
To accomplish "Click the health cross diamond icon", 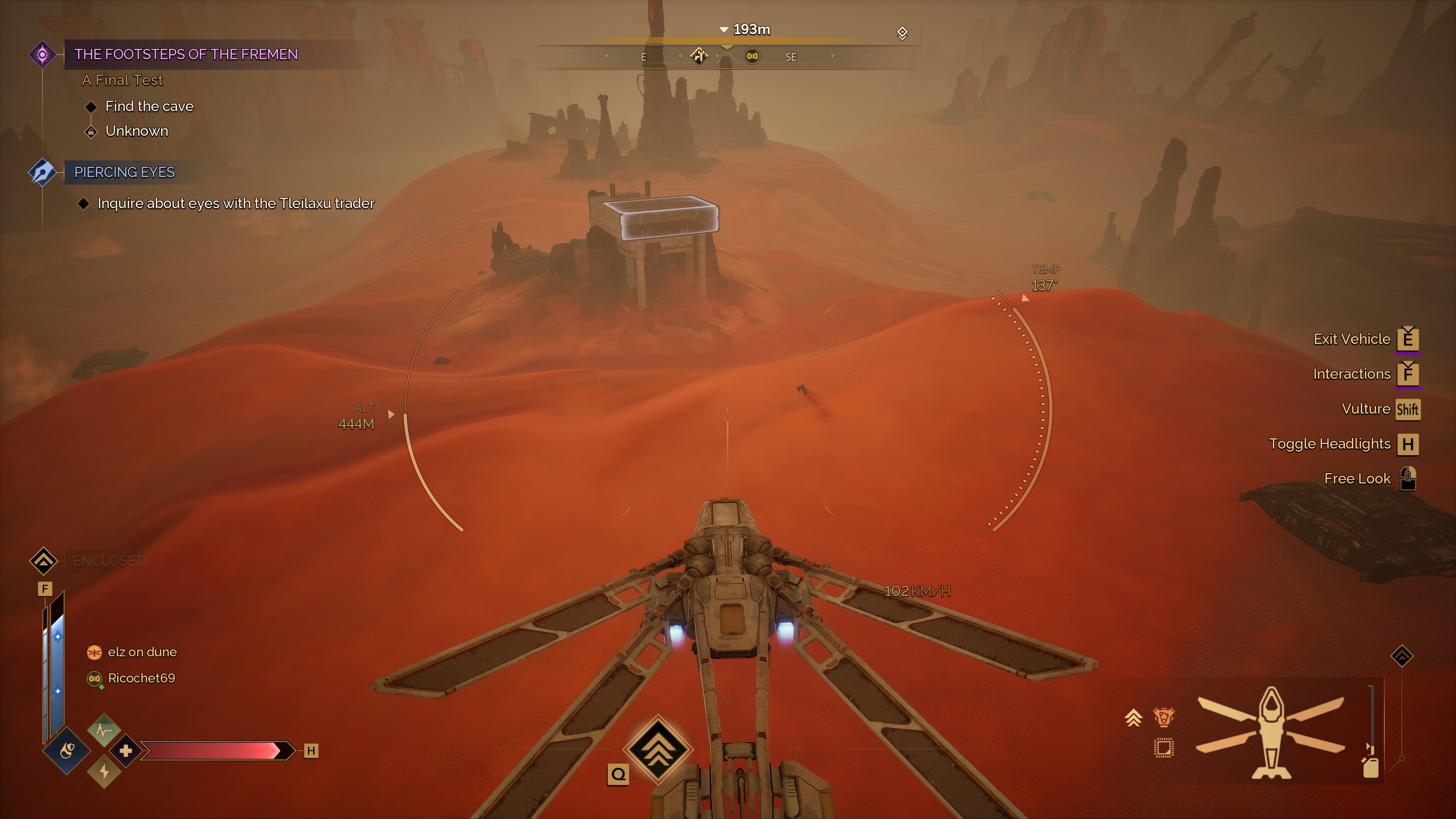I will tap(126, 751).
